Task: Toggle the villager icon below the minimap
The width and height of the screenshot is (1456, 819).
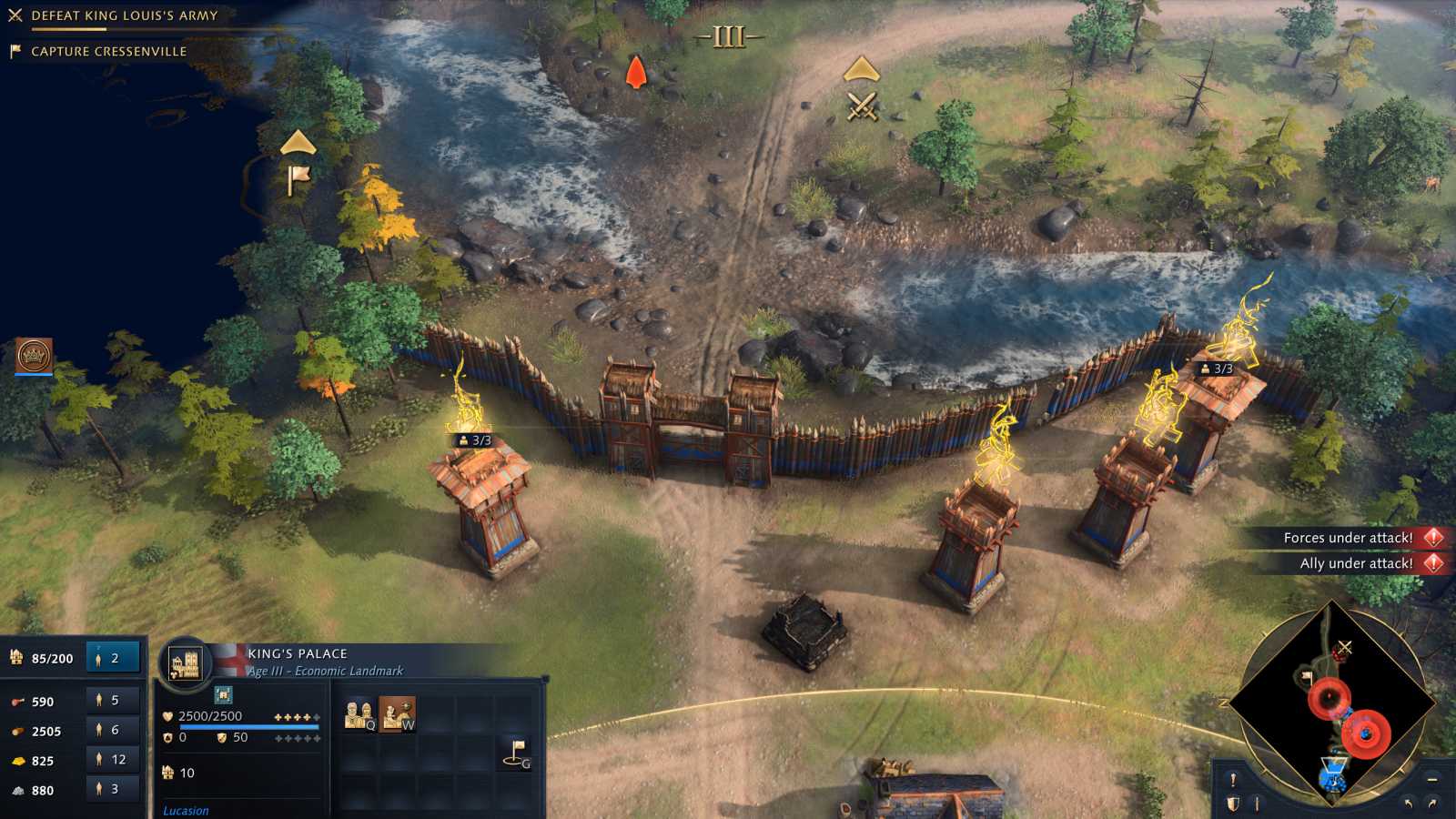Action: pos(1257,803)
